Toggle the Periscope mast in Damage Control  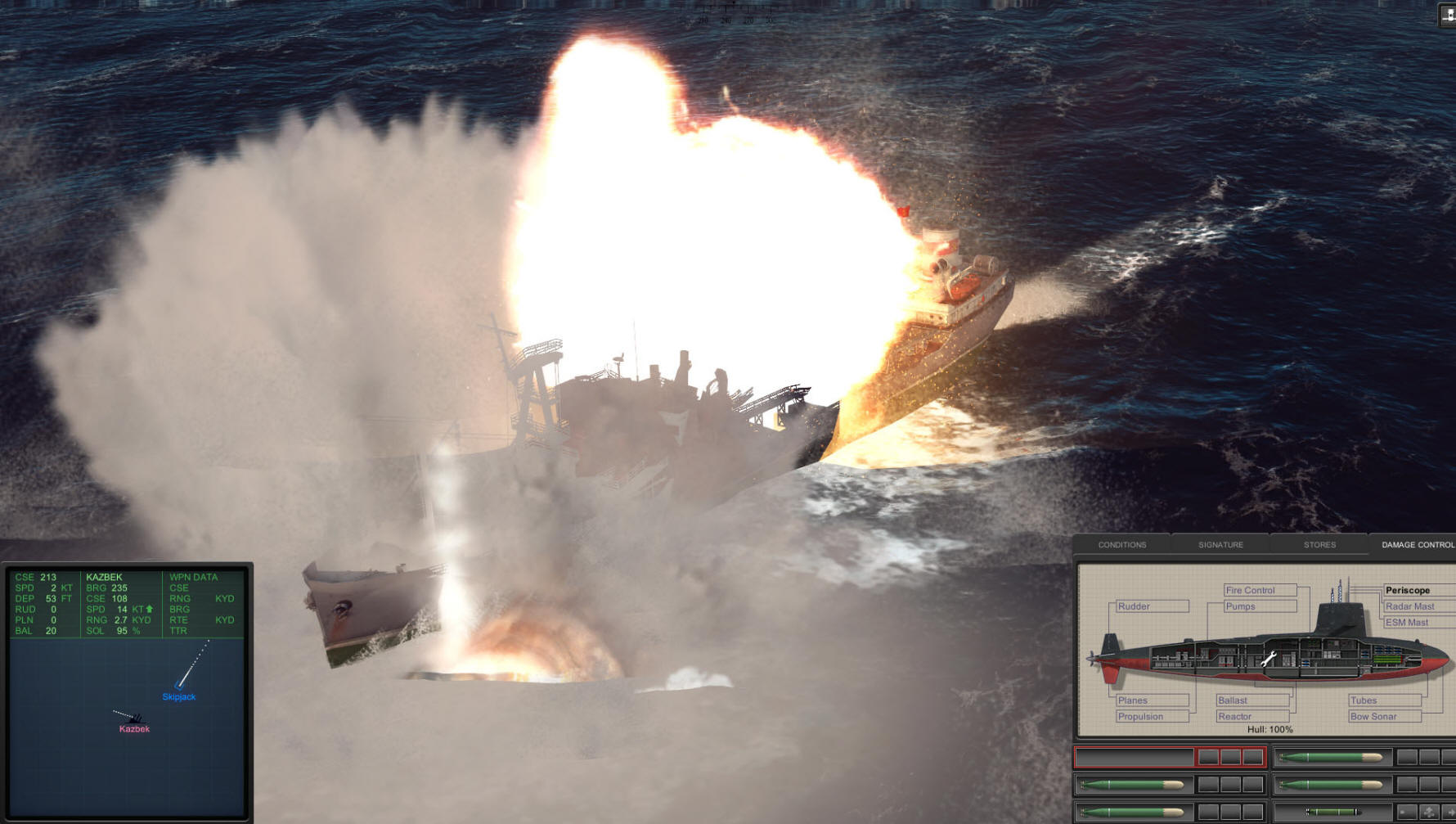click(1408, 590)
